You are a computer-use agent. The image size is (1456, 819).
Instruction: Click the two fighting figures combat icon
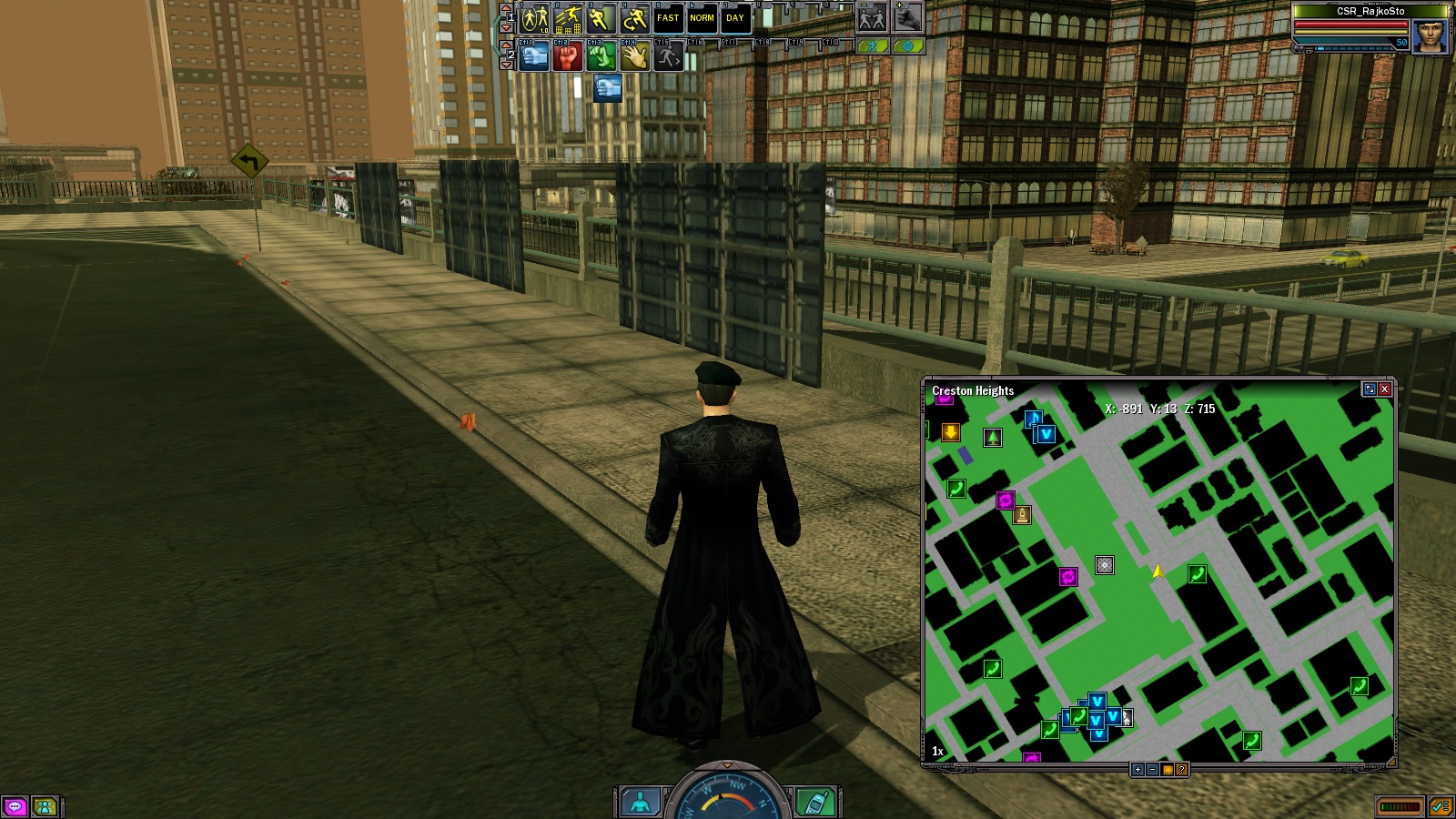coord(872,17)
